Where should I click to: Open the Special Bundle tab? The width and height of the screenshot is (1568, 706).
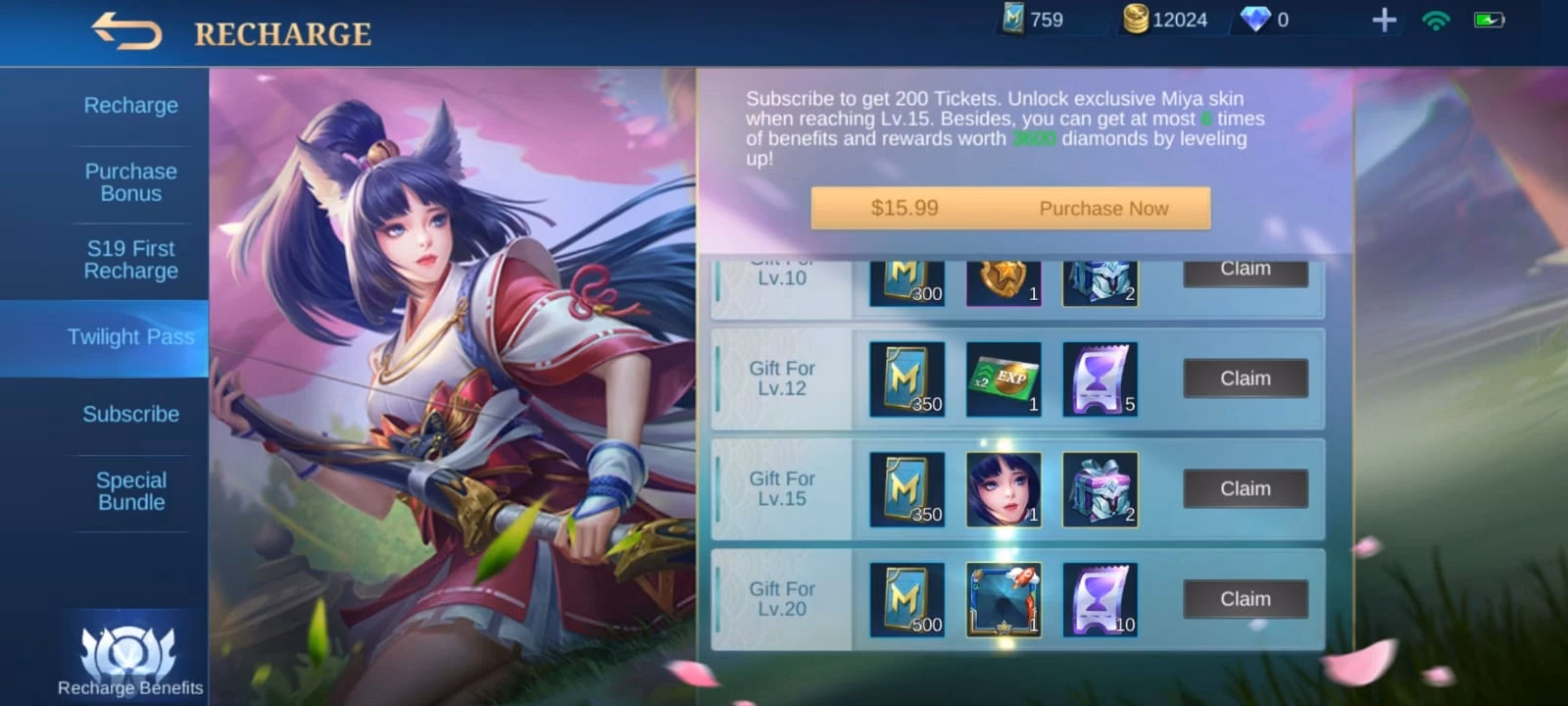[x=130, y=490]
